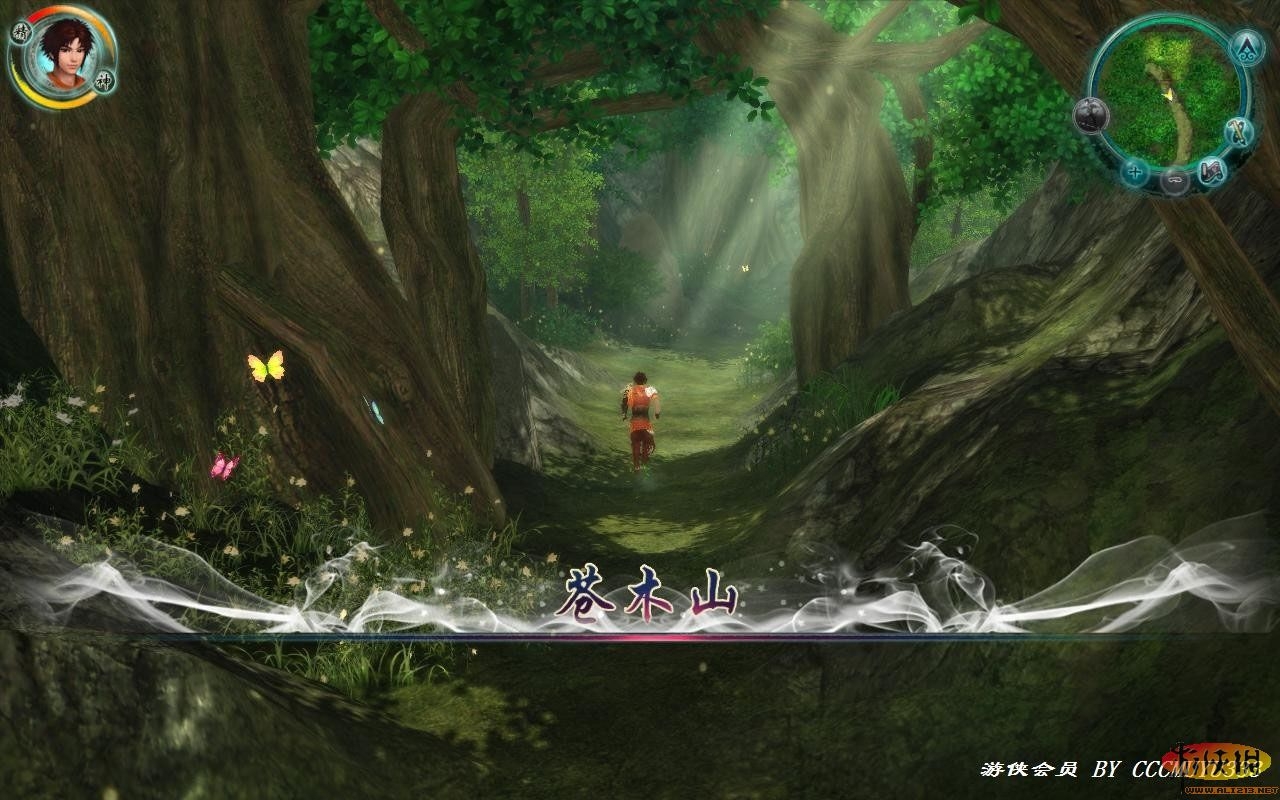The height and width of the screenshot is (800, 1280).
Task: Click the yellow player arrow on the minimap
Action: coord(1168,94)
